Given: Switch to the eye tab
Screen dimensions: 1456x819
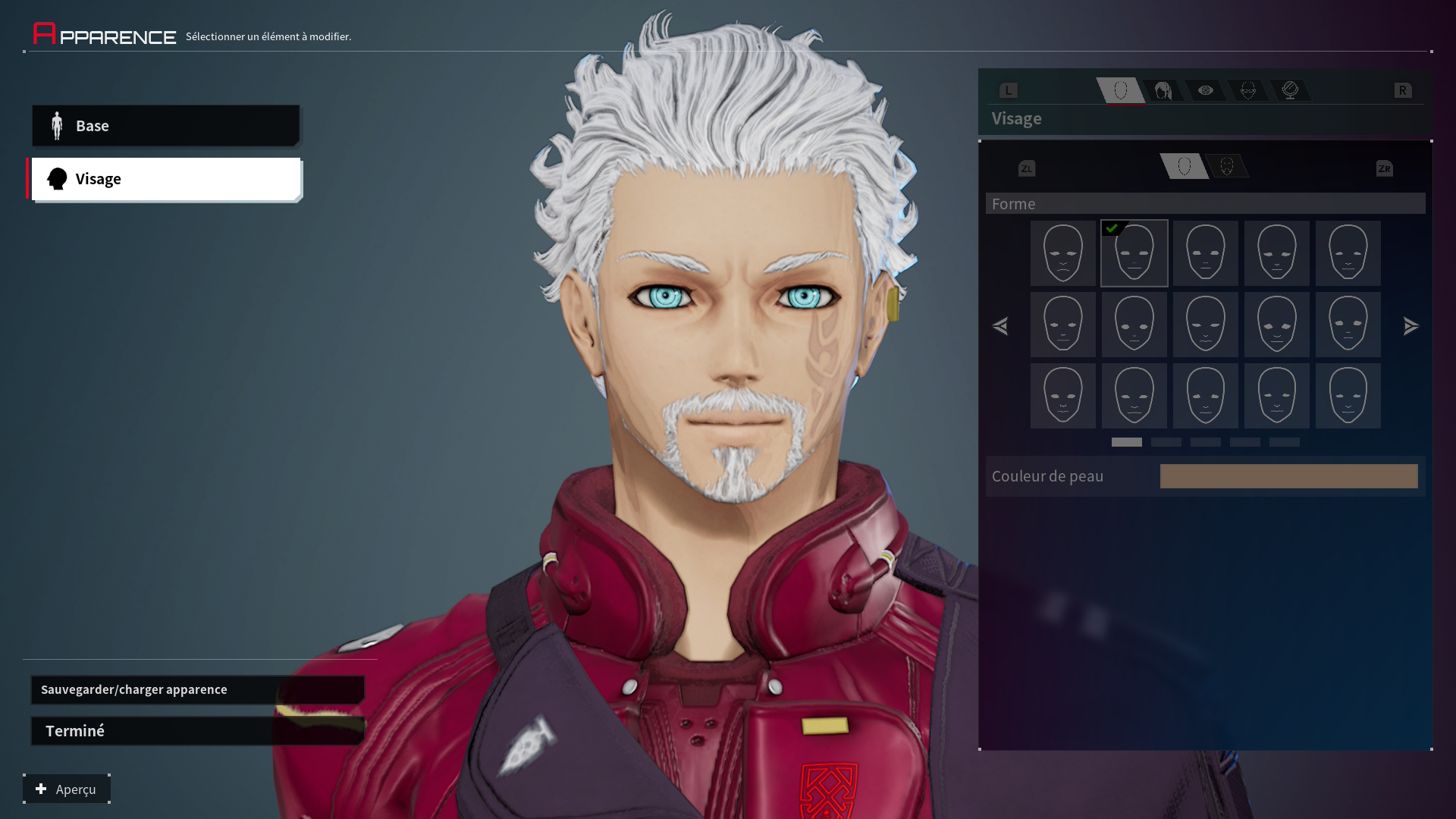Looking at the screenshot, I should pyautogui.click(x=1205, y=91).
